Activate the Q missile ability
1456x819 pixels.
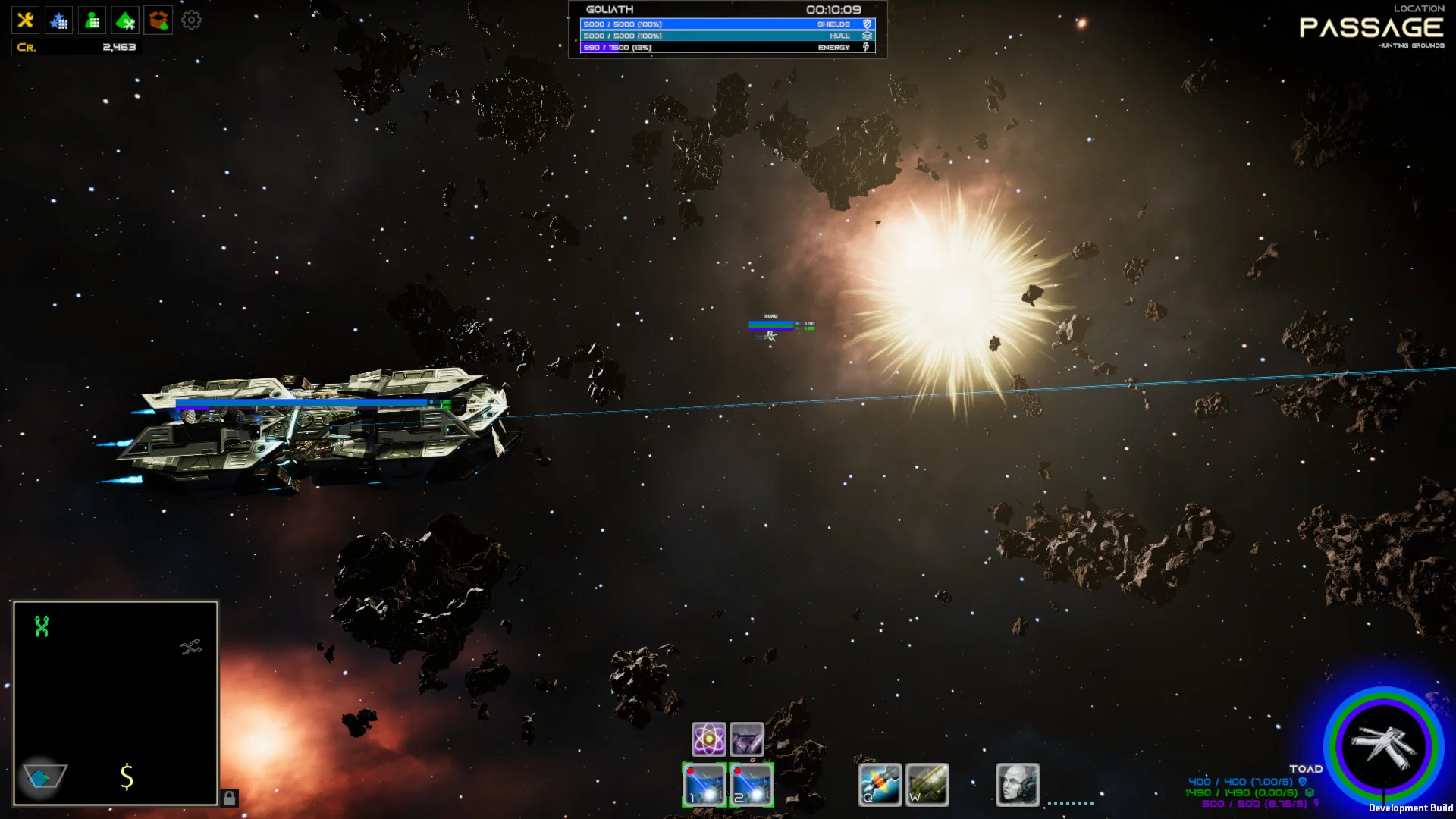tap(880, 784)
